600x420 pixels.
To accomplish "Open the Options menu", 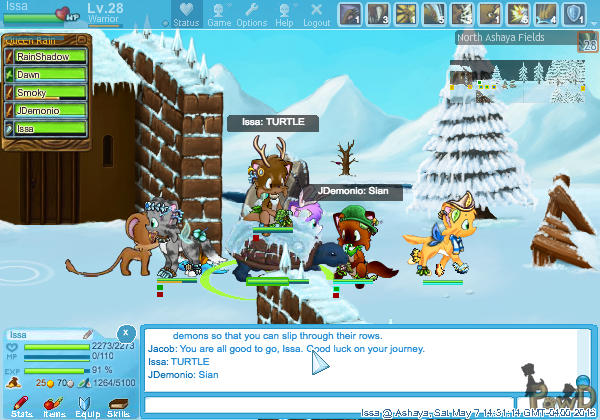I will coord(251,15).
